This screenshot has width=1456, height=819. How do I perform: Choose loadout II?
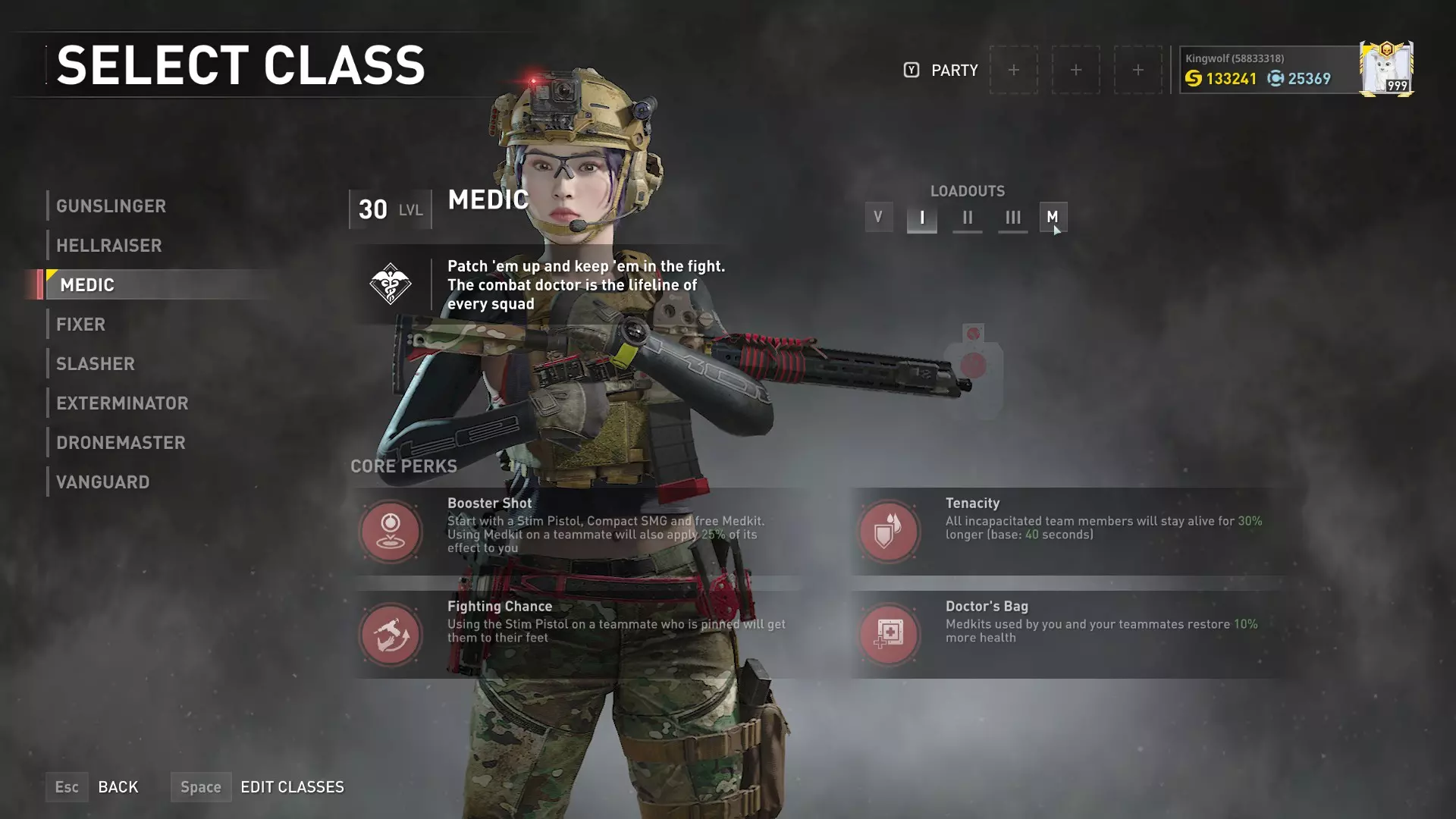coord(967,218)
